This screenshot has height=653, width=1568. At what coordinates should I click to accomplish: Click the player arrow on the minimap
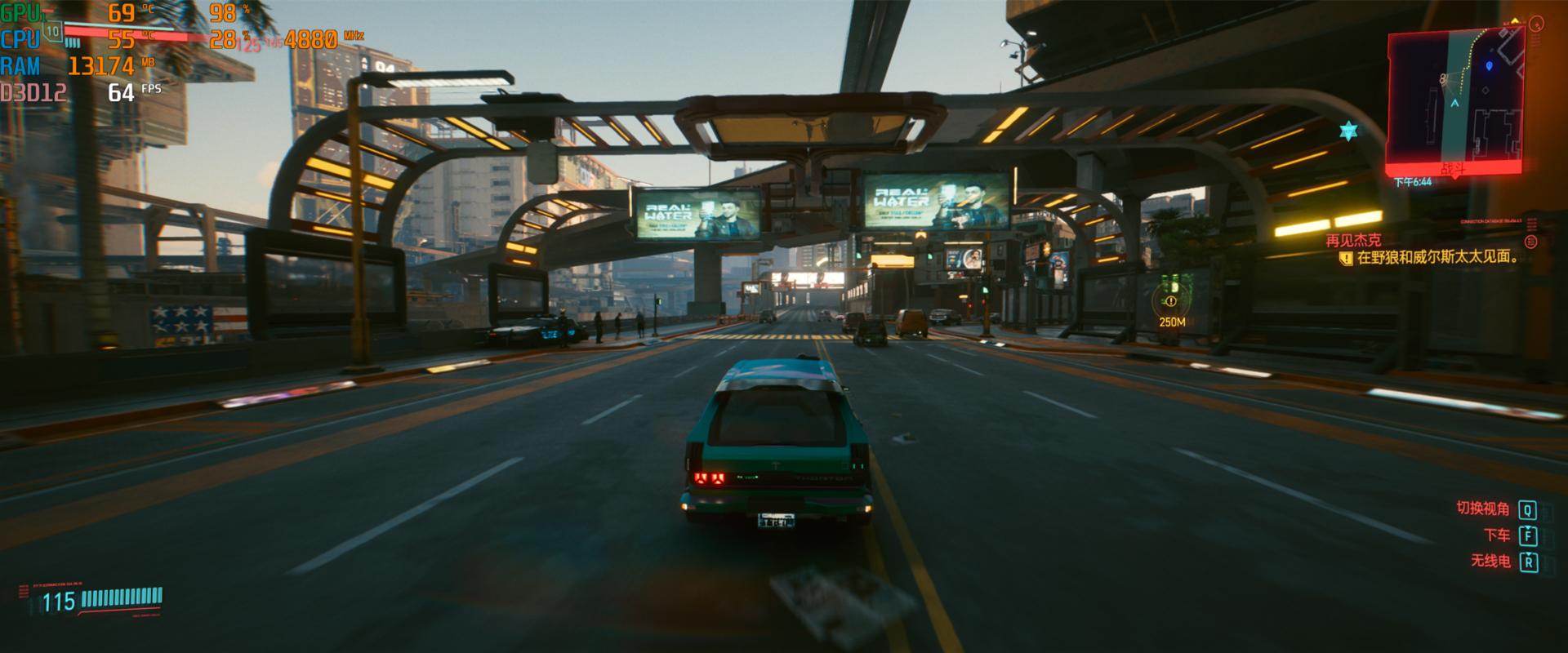[x=1454, y=104]
